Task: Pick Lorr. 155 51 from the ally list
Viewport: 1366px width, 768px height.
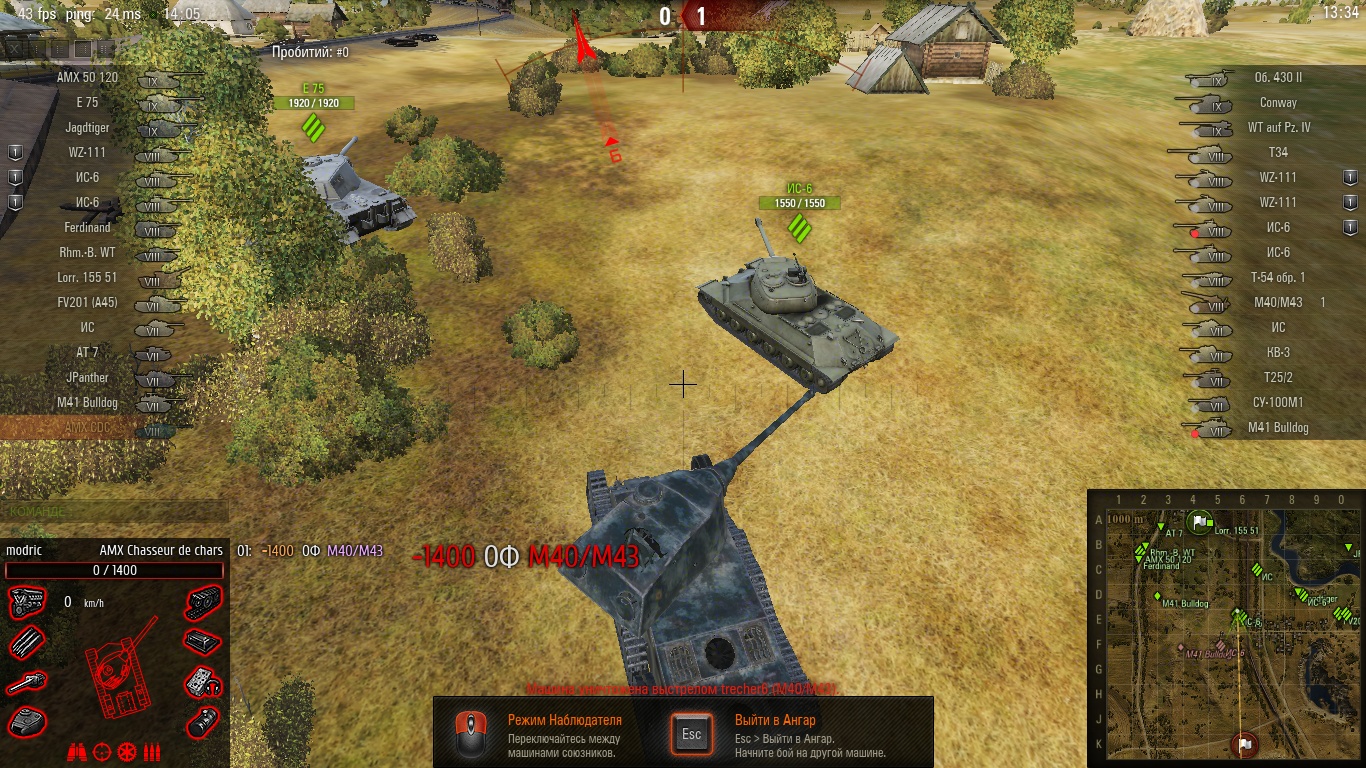Action: [88, 278]
